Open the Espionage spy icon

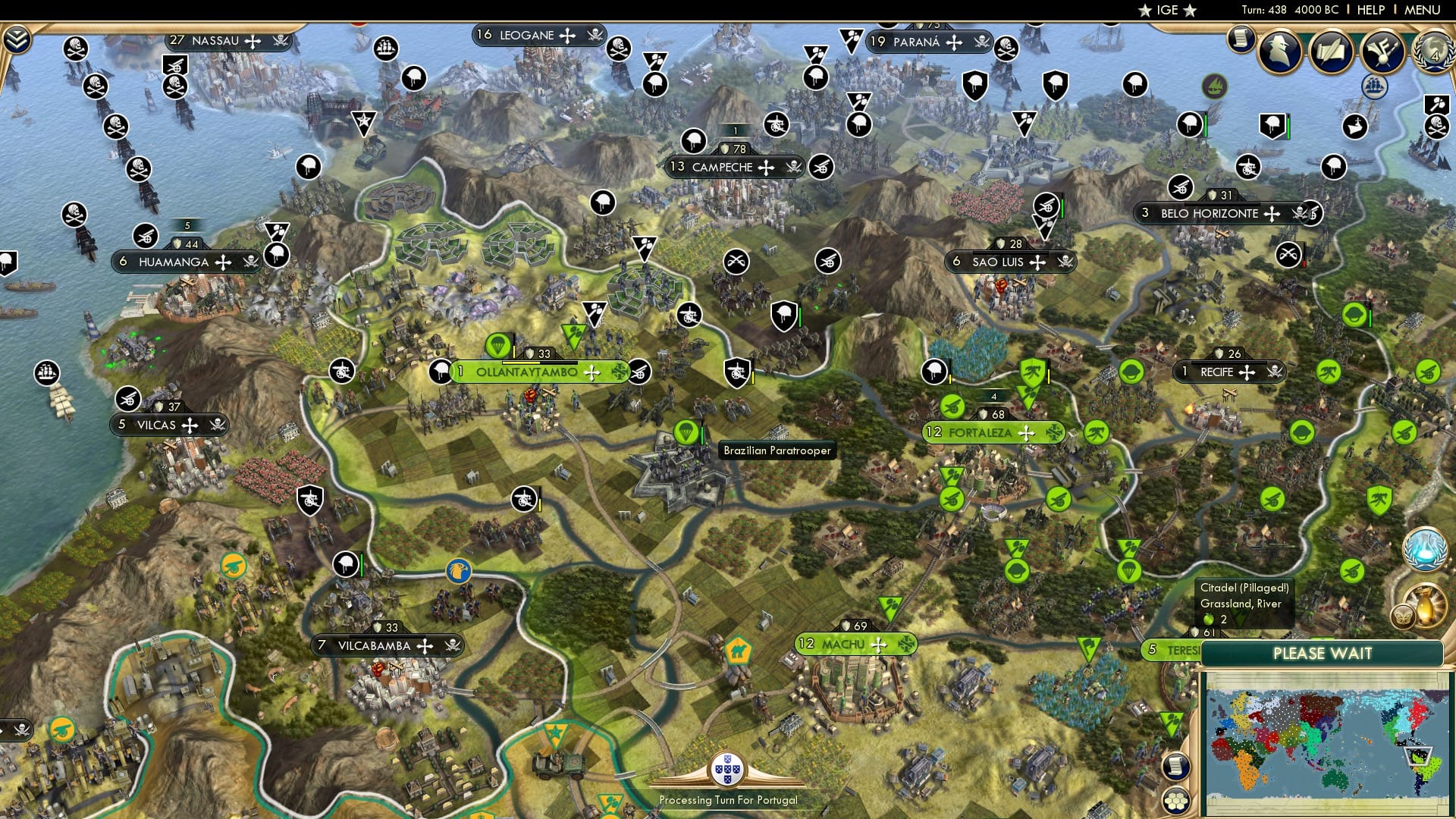[1279, 51]
